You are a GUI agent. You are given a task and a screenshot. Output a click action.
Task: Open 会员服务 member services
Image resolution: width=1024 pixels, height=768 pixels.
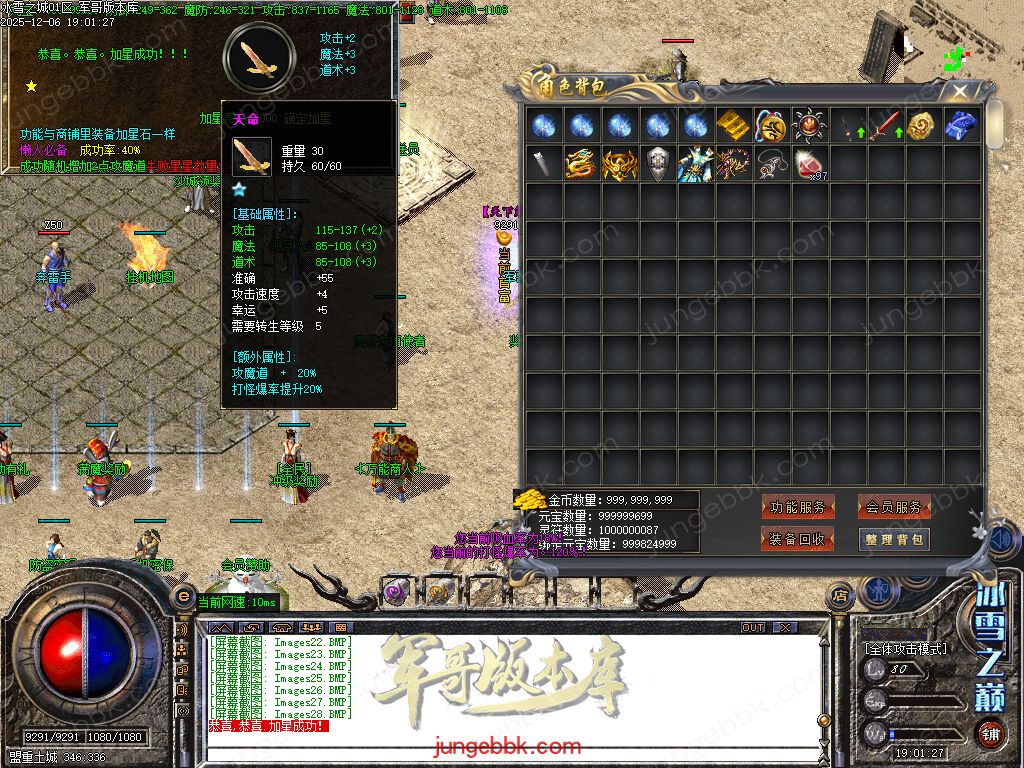pyautogui.click(x=894, y=508)
